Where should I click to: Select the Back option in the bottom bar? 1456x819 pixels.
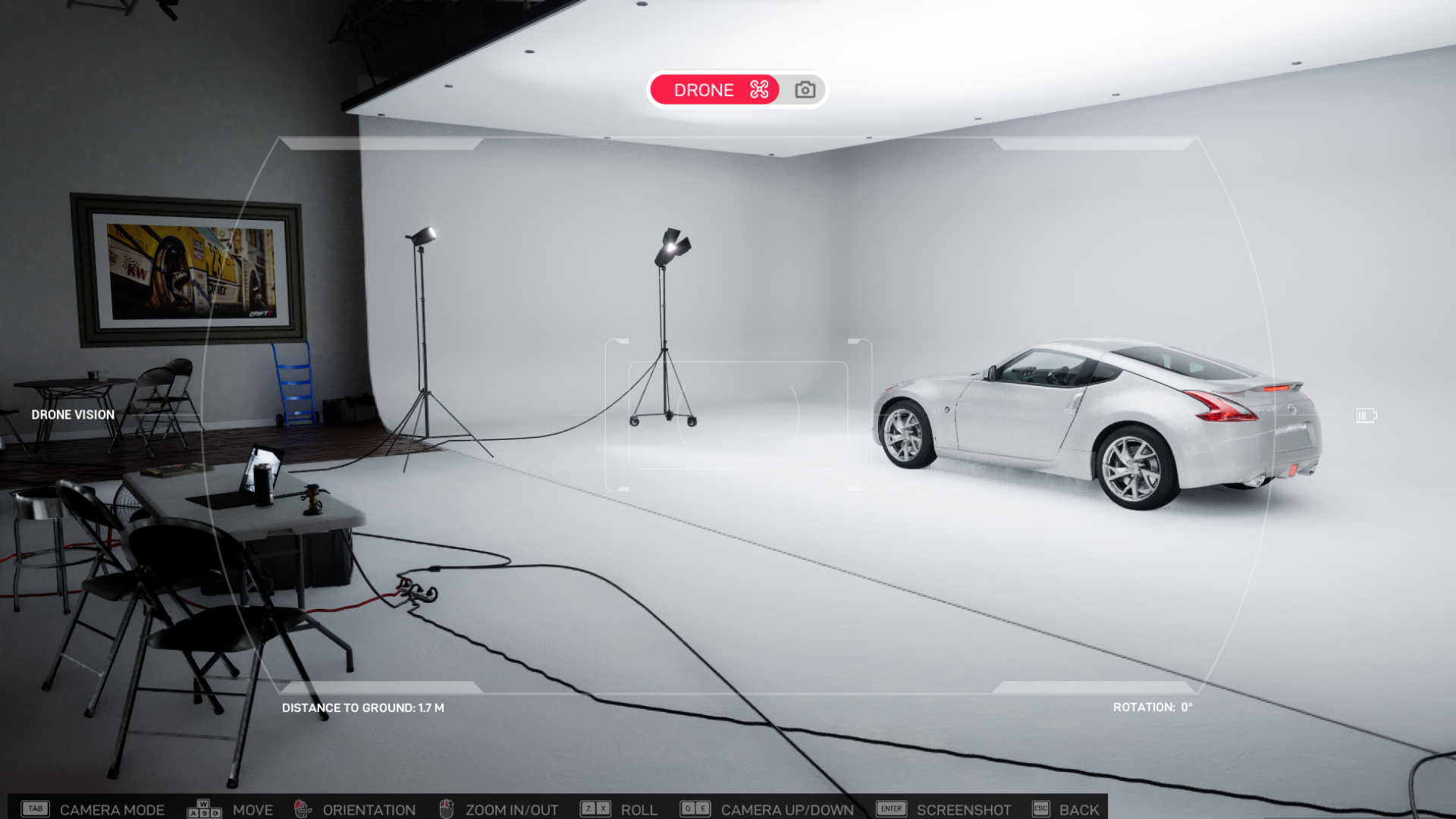[x=1078, y=808]
